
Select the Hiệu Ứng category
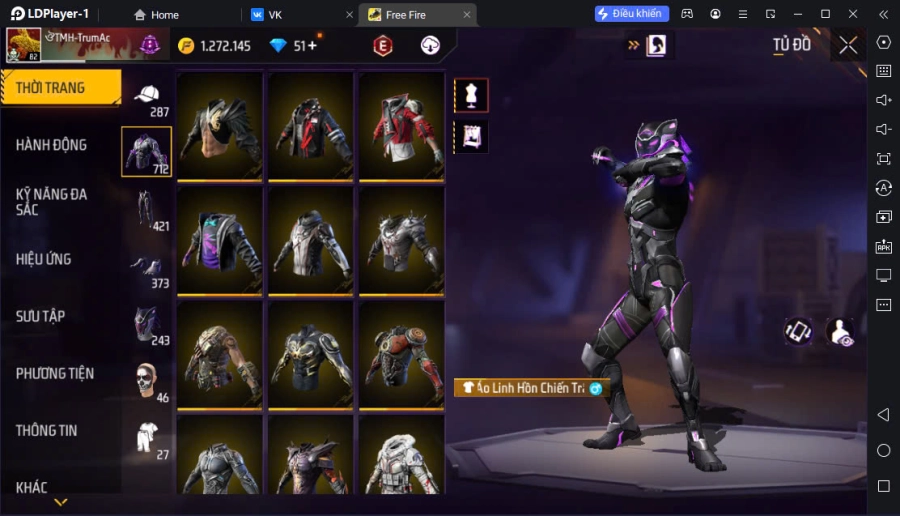click(x=44, y=259)
